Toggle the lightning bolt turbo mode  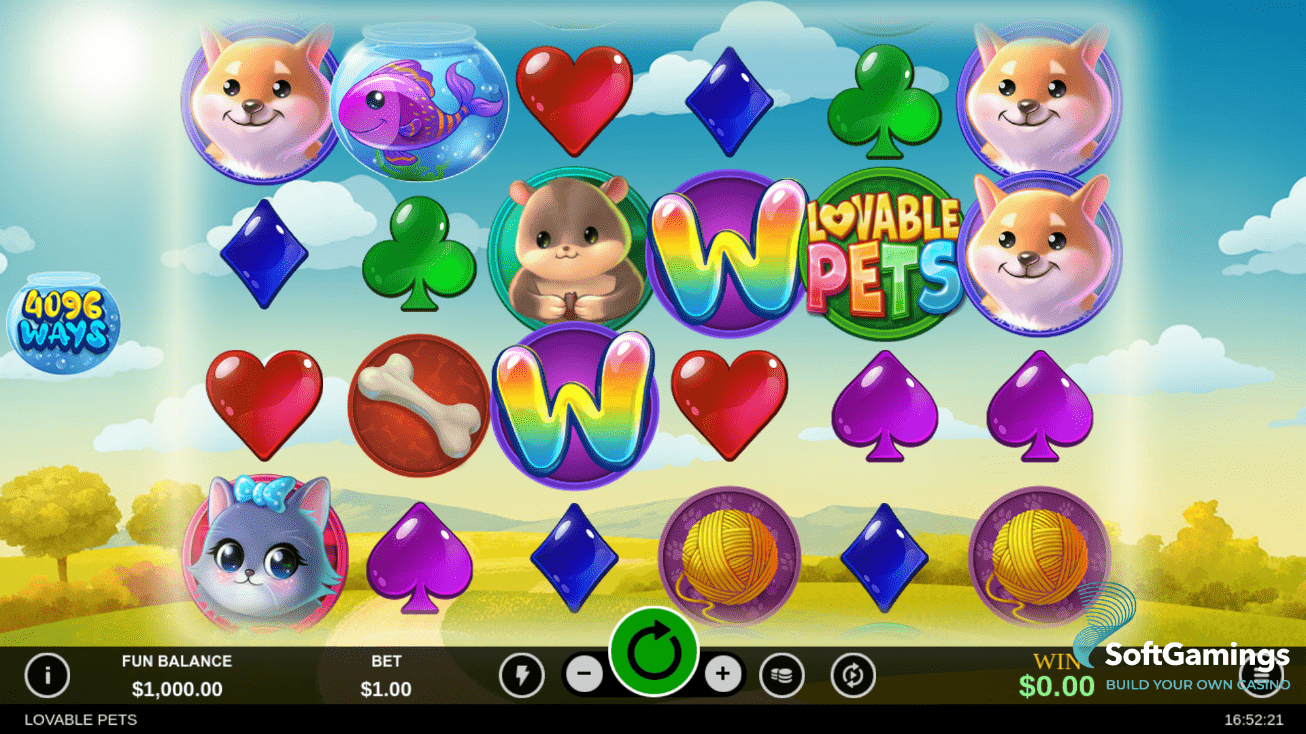click(521, 676)
